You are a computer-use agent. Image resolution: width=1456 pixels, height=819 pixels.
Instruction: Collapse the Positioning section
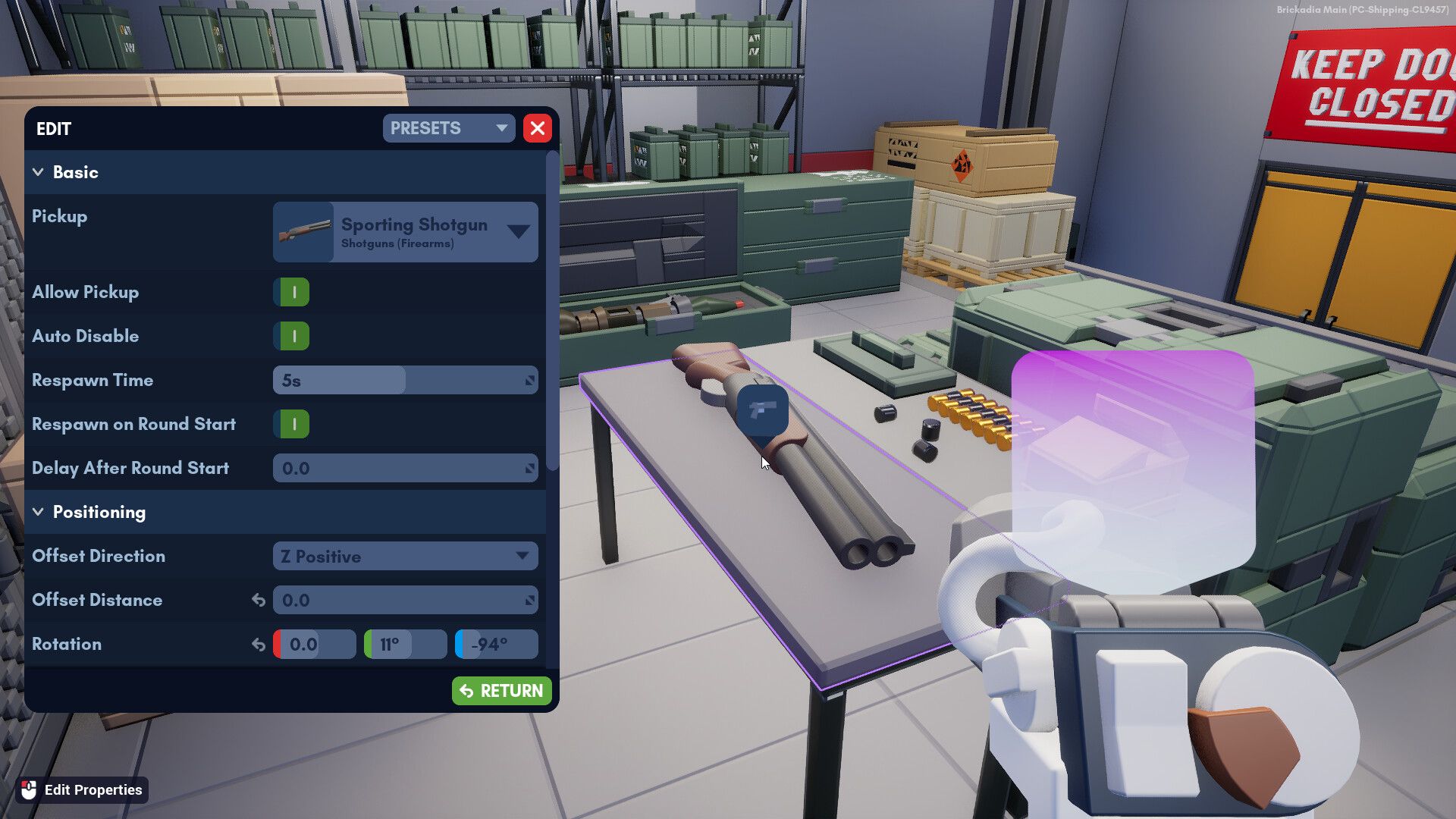pos(39,512)
